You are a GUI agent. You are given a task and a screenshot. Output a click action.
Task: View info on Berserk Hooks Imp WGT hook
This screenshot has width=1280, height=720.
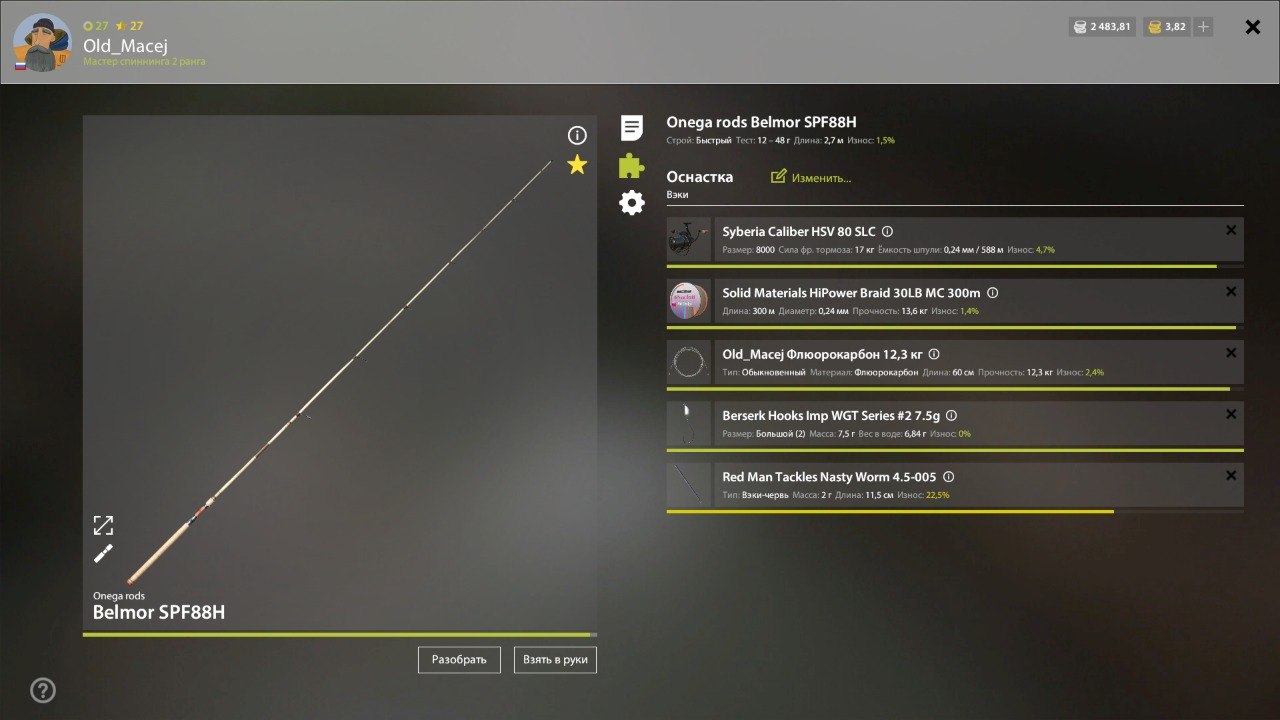951,414
